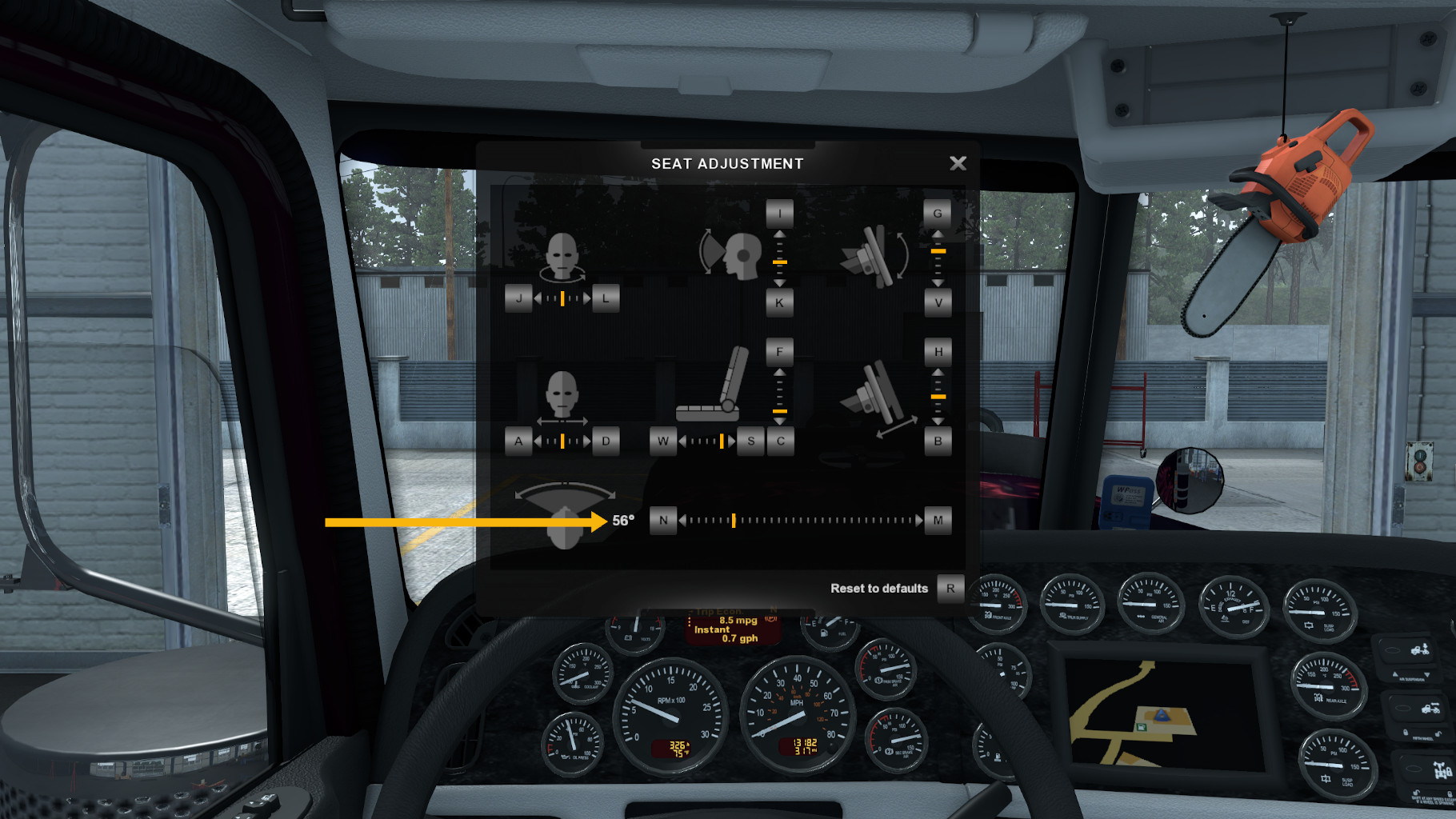
Task: Click Reset to defaults
Action: tap(879, 589)
